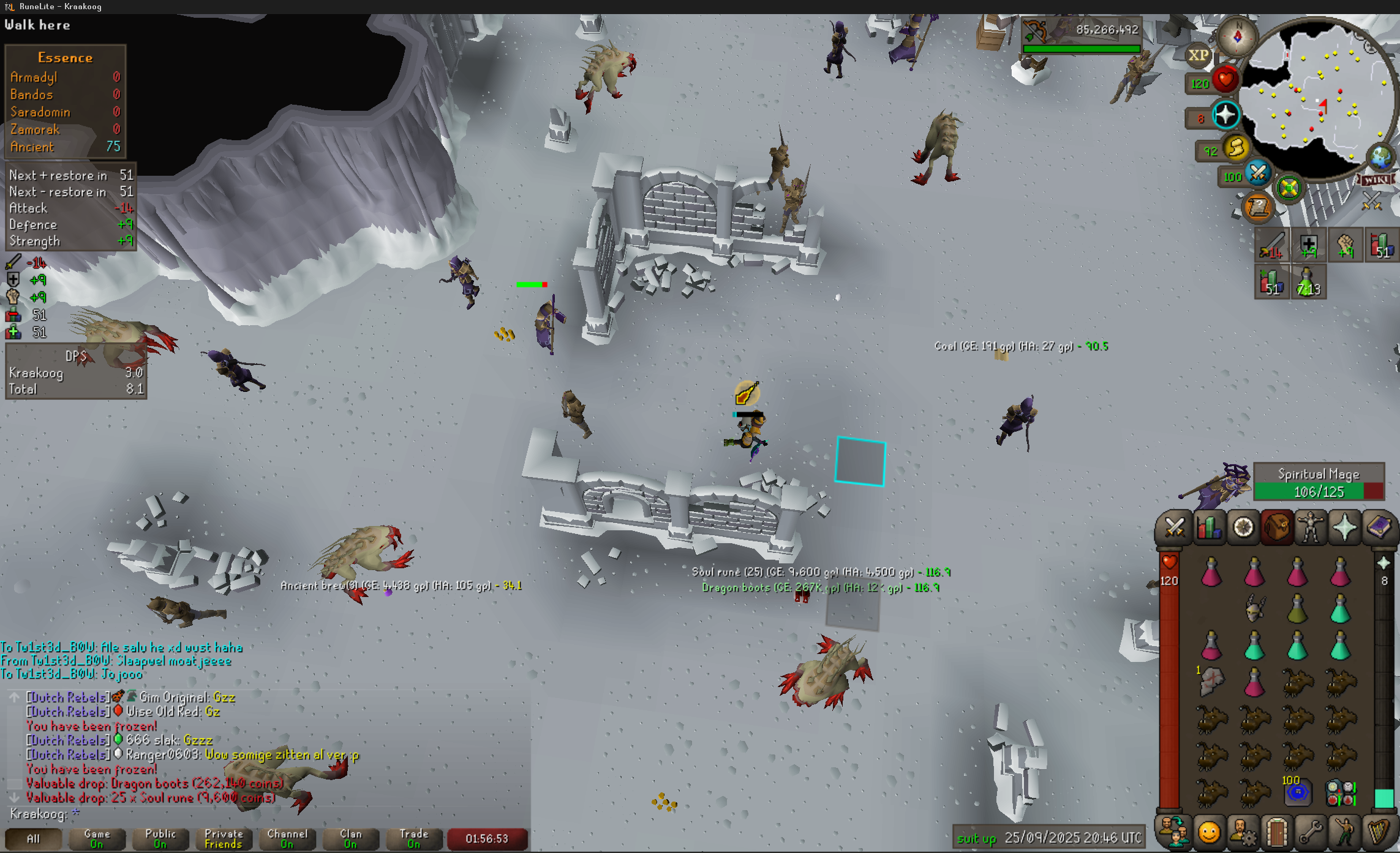Open the Music harp tab
The height and width of the screenshot is (853, 1400).
(1379, 833)
